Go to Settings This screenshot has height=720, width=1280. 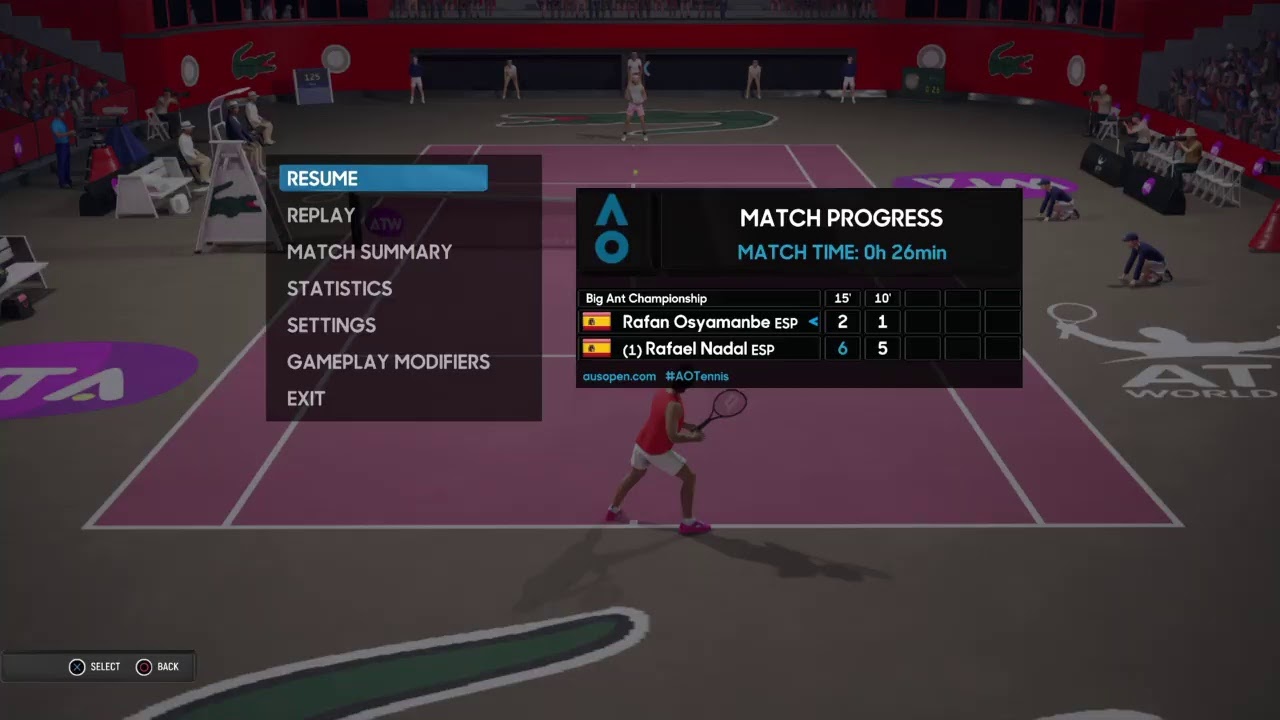tap(331, 325)
